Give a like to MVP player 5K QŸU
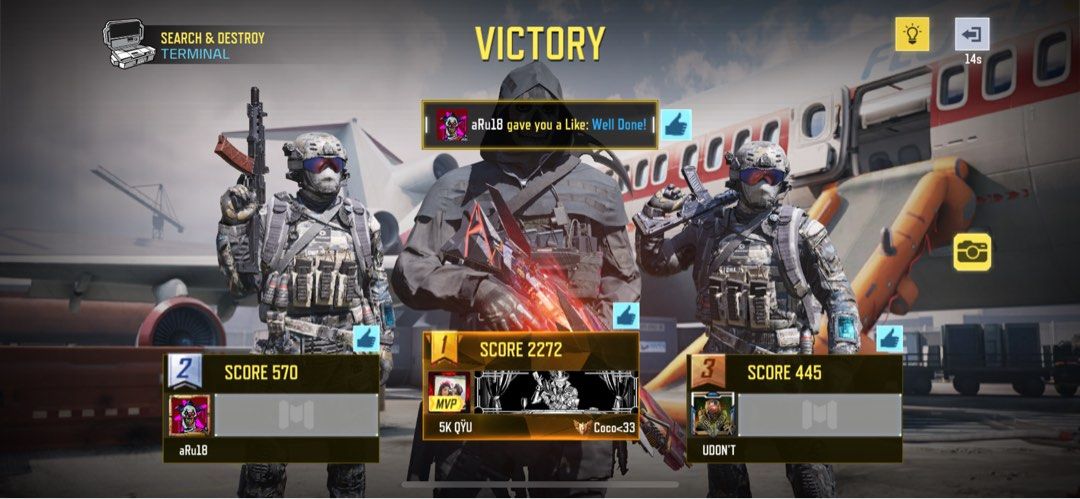Image resolution: width=1080 pixels, height=499 pixels. [x=626, y=316]
